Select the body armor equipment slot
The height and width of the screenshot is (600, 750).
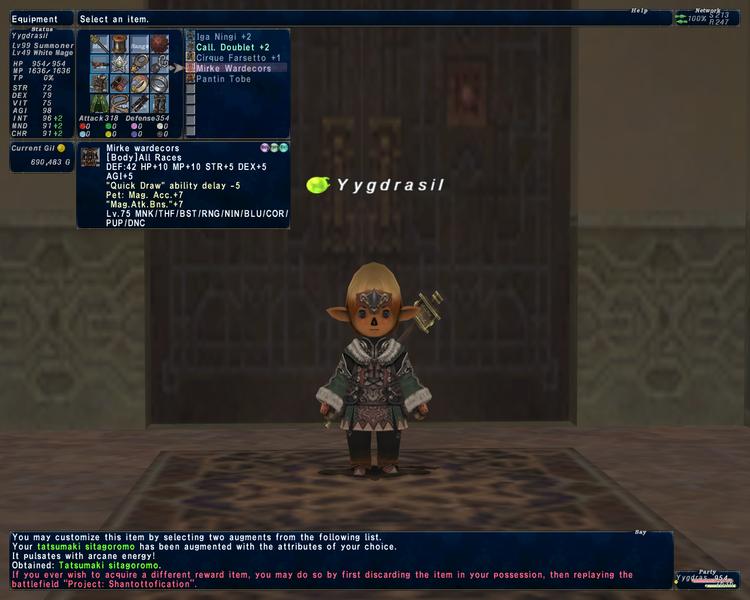(x=99, y=84)
